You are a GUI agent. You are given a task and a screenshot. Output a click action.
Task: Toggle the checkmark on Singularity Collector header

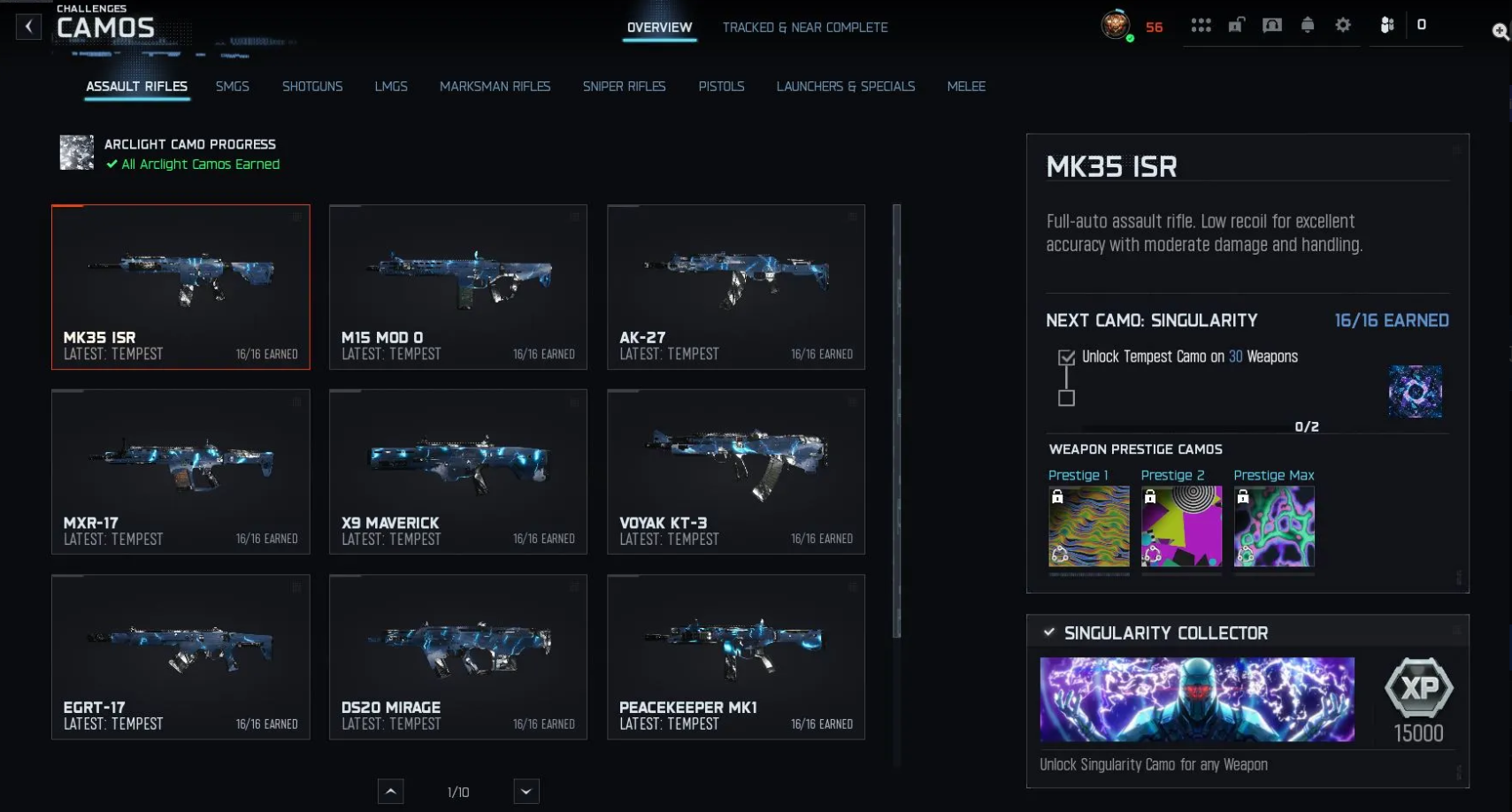[x=1049, y=632]
